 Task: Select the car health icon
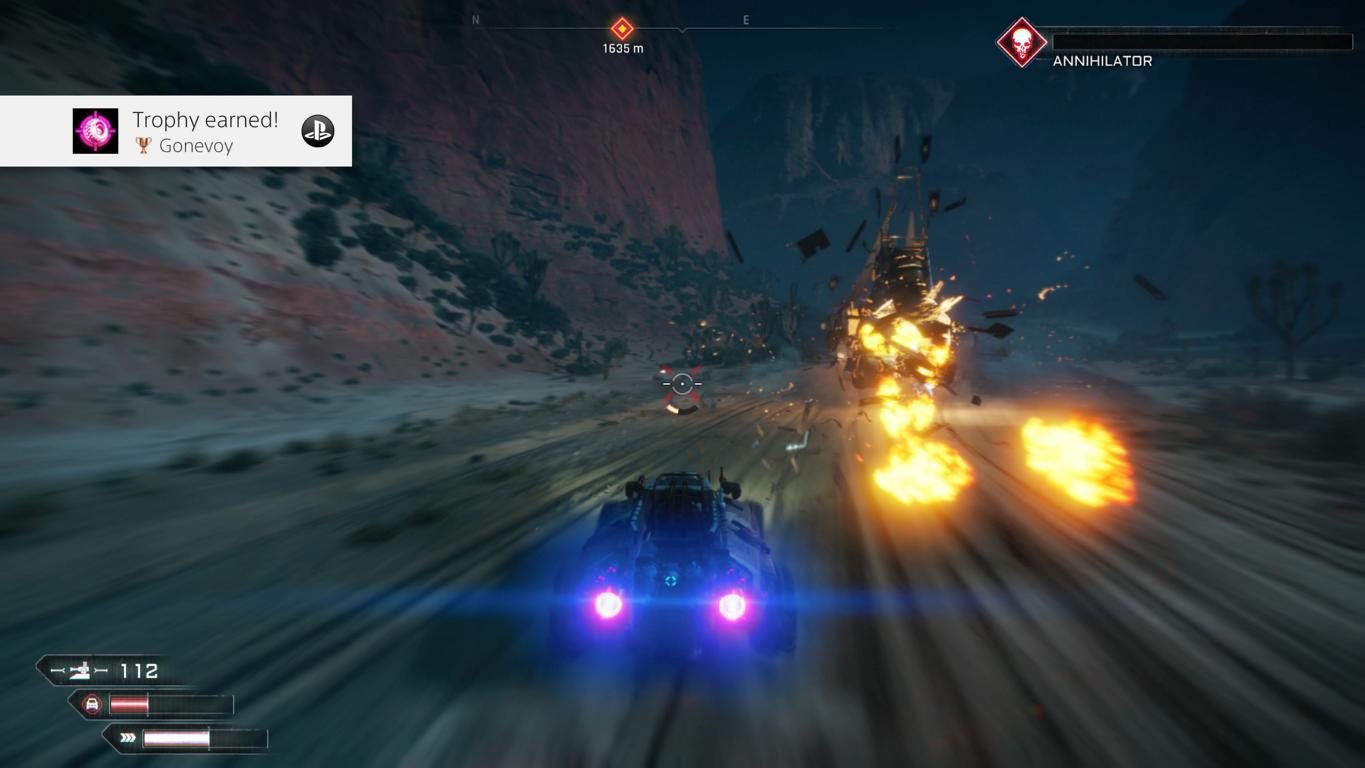pos(92,705)
